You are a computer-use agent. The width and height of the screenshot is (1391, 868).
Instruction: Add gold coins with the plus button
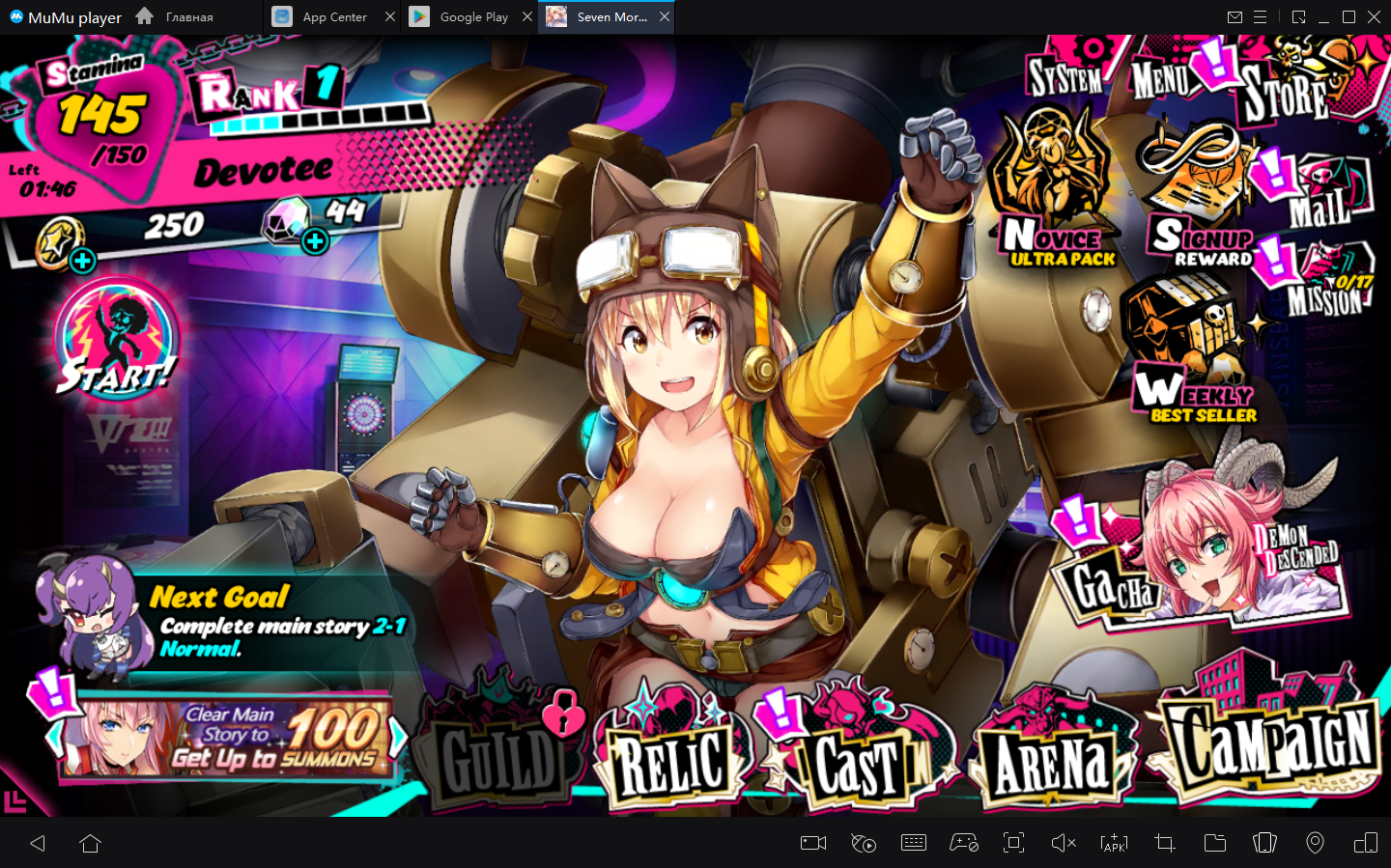[83, 260]
